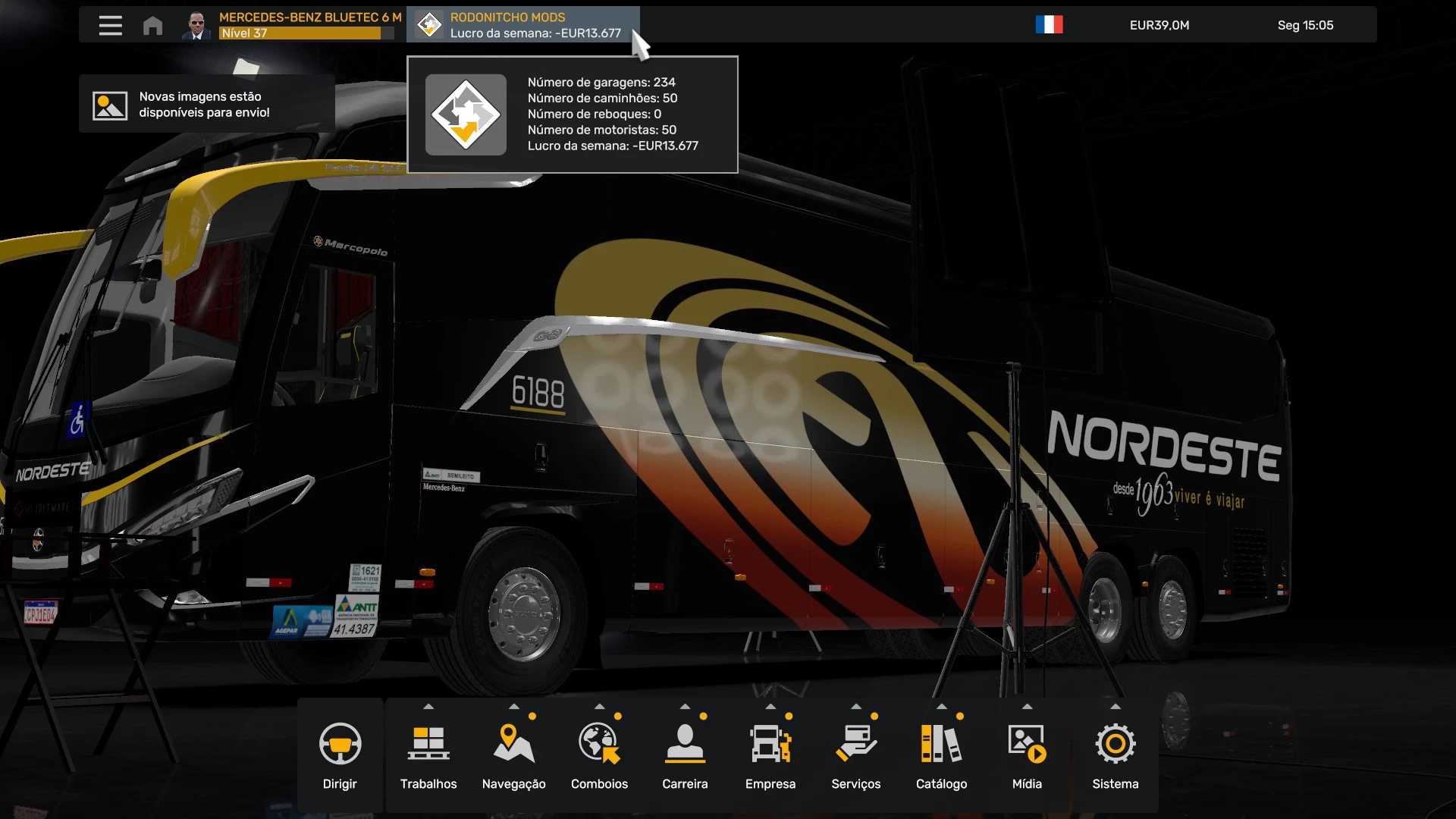Open the Sistema settings menu
The height and width of the screenshot is (819, 1456).
(1115, 755)
